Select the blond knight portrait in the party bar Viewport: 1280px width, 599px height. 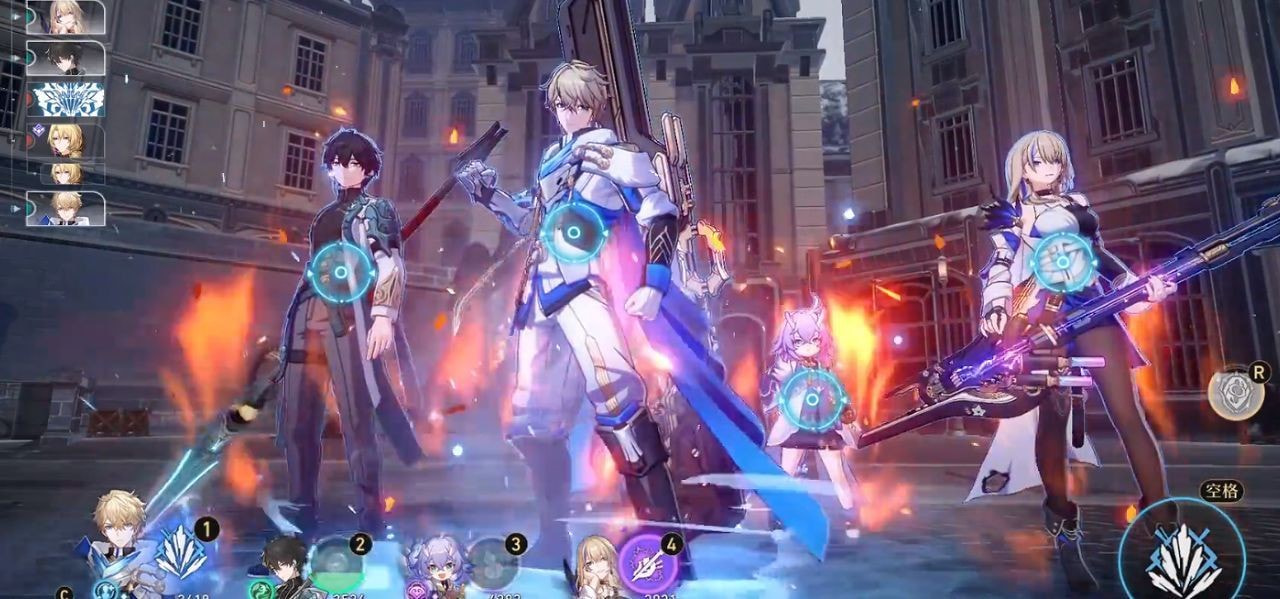coord(116,540)
